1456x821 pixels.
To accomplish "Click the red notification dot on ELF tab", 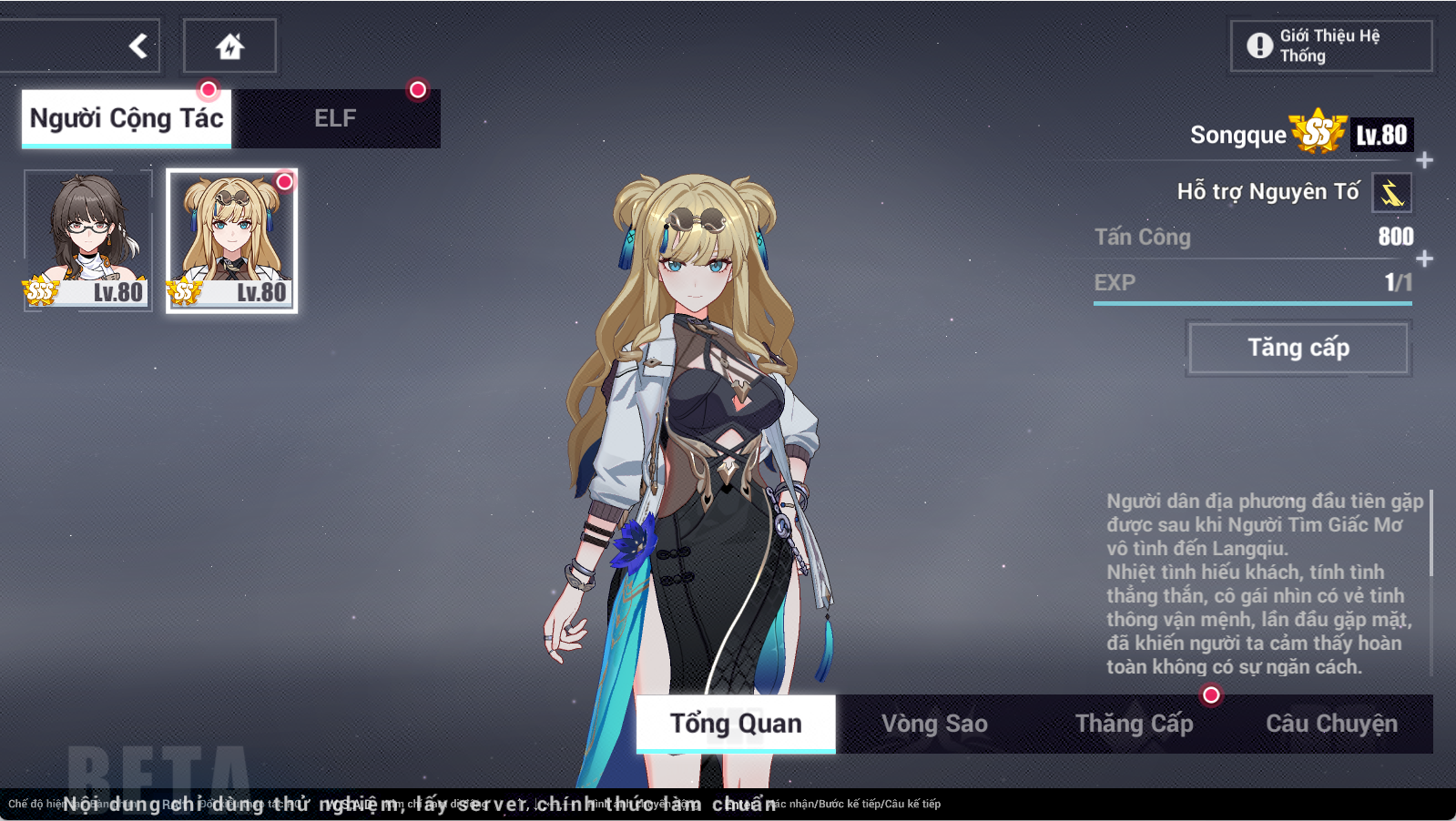I will pos(418,89).
